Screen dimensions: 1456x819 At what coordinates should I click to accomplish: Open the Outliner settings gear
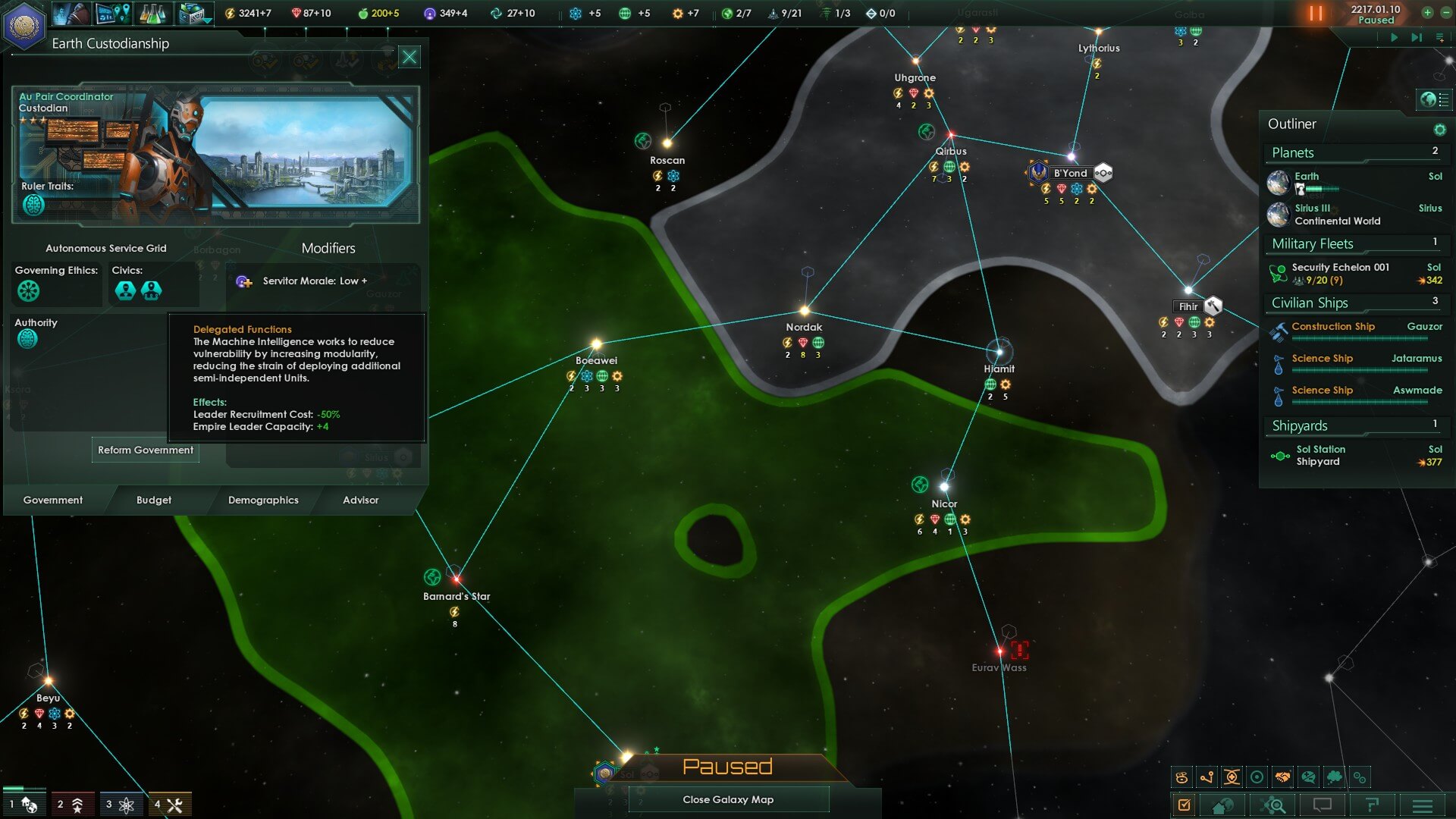[x=1439, y=130]
